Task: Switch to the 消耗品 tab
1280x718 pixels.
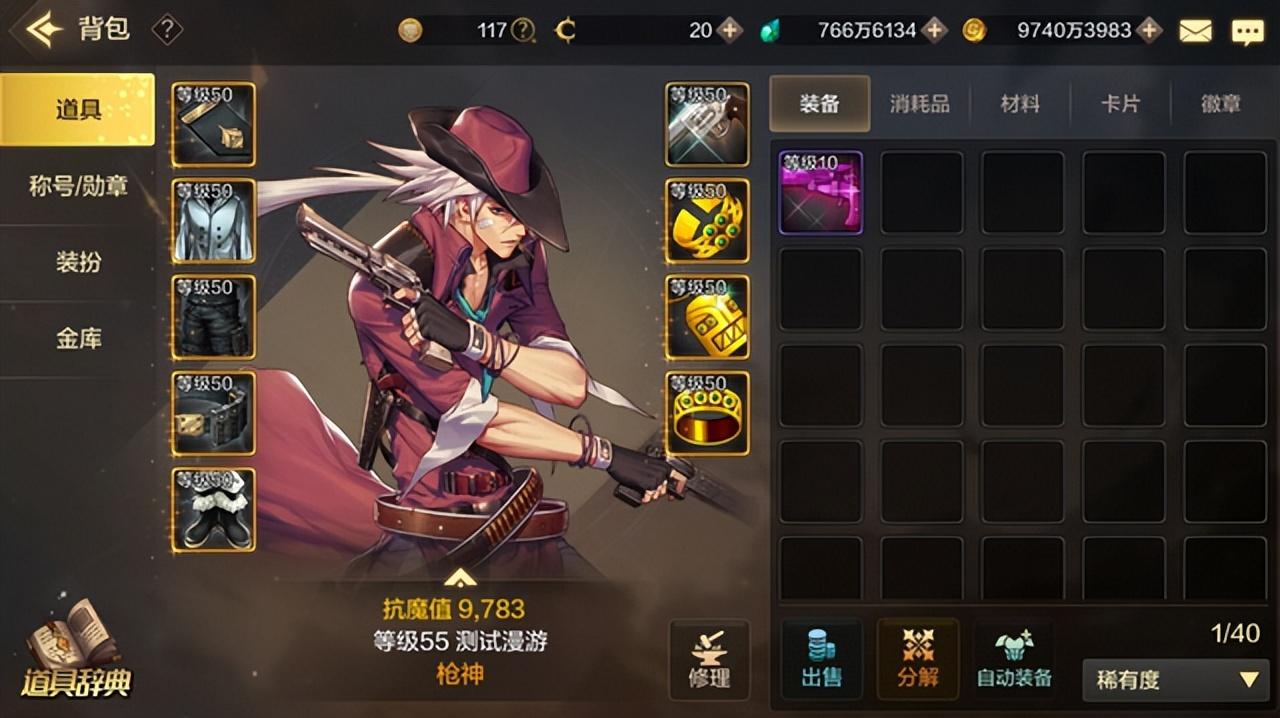Action: point(919,103)
